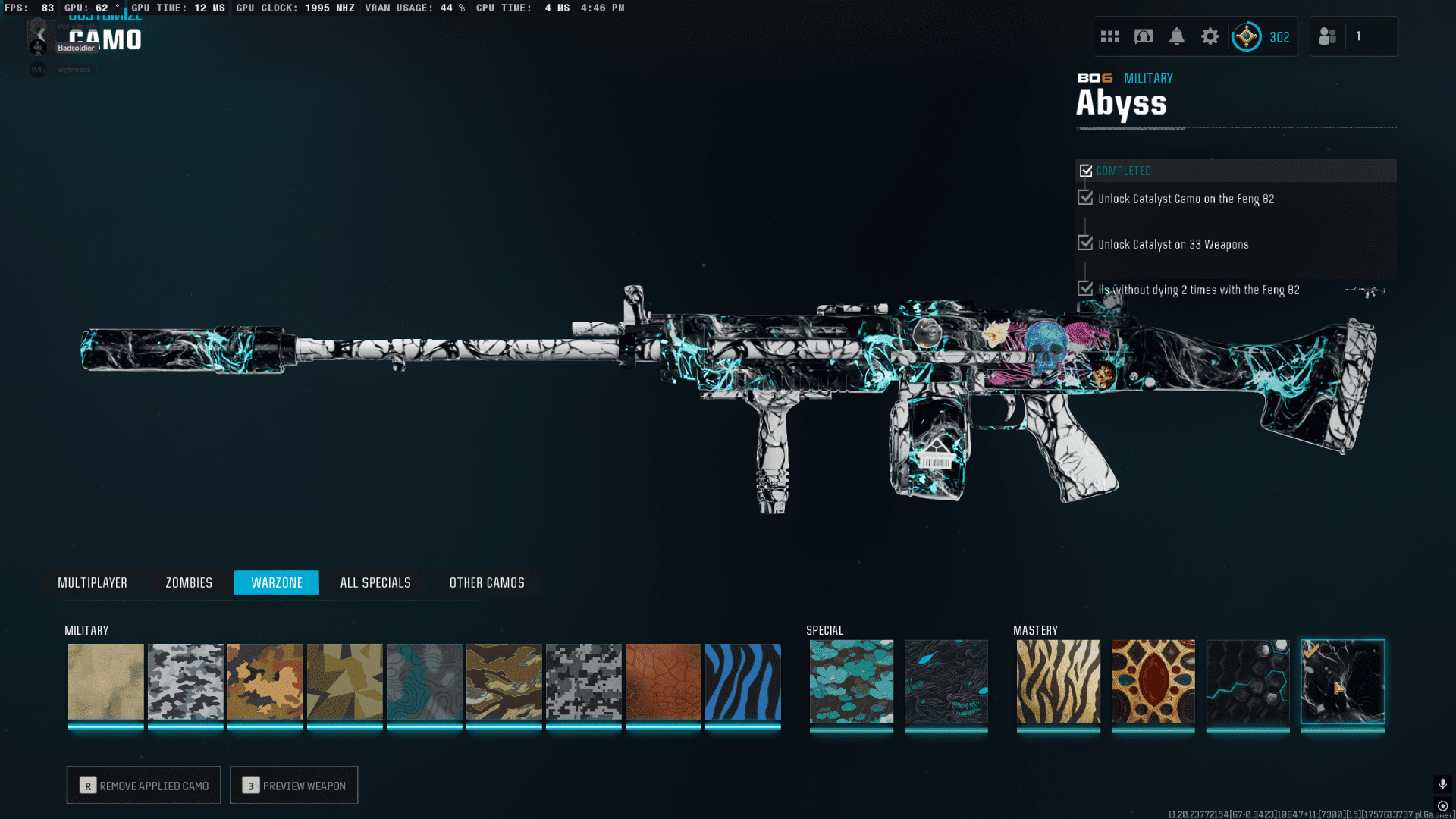The width and height of the screenshot is (1456, 819).
Task: Show the All Specials tab
Action: [x=375, y=582]
